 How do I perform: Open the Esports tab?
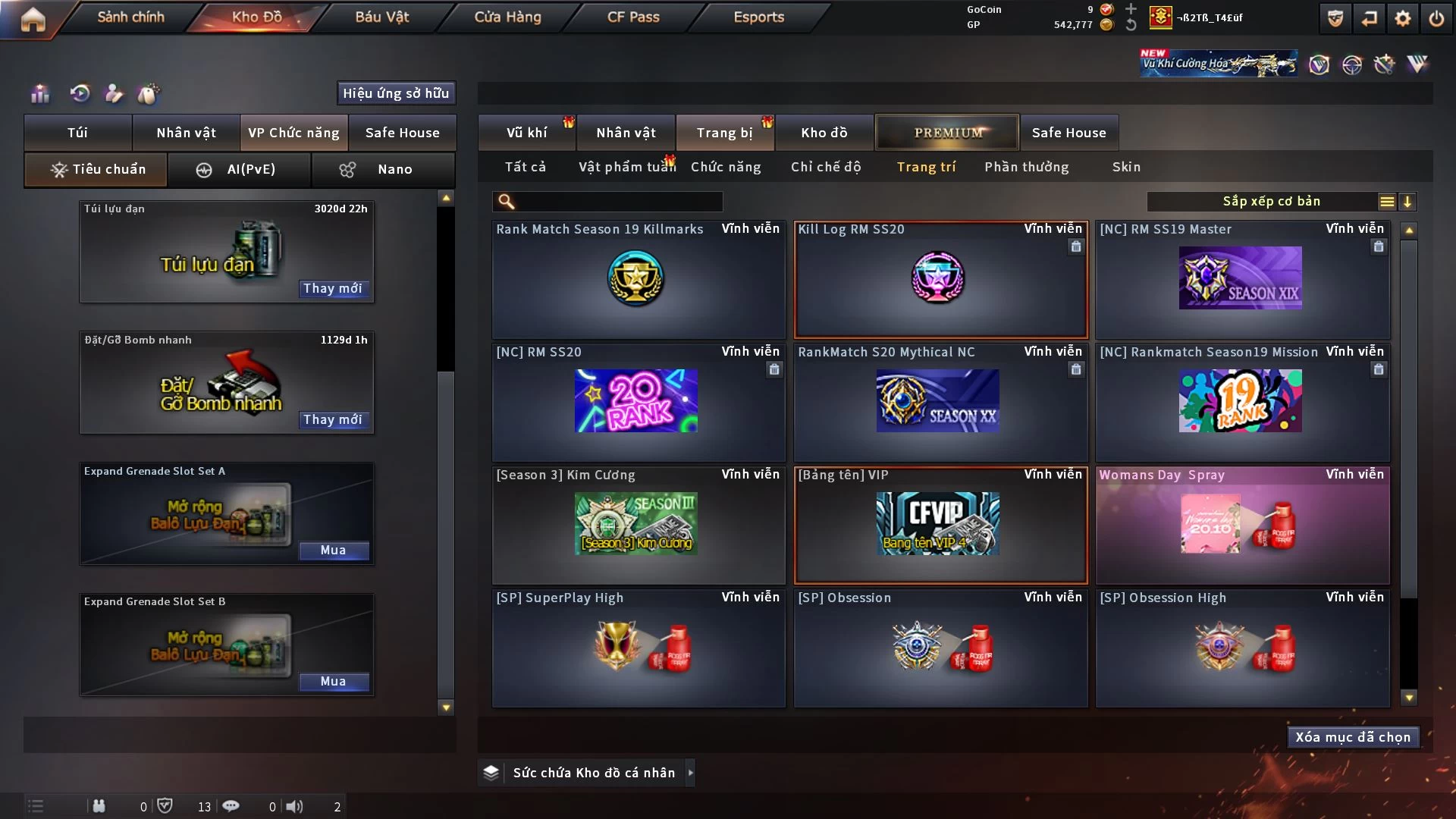click(758, 17)
